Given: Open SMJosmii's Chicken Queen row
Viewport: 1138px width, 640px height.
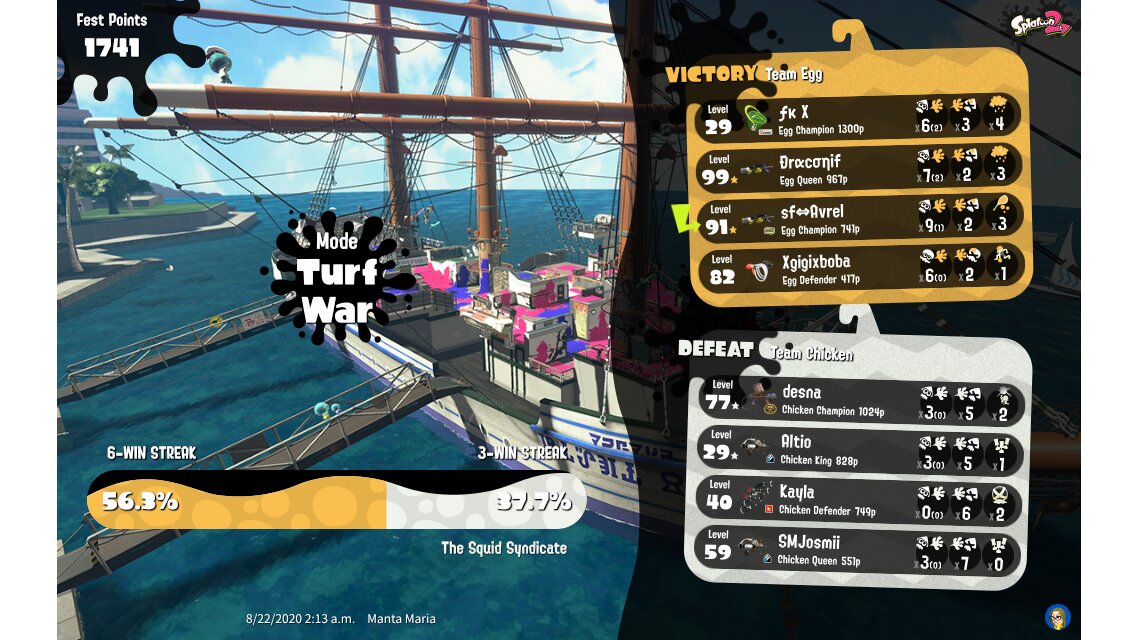Looking at the screenshot, I should [858, 550].
